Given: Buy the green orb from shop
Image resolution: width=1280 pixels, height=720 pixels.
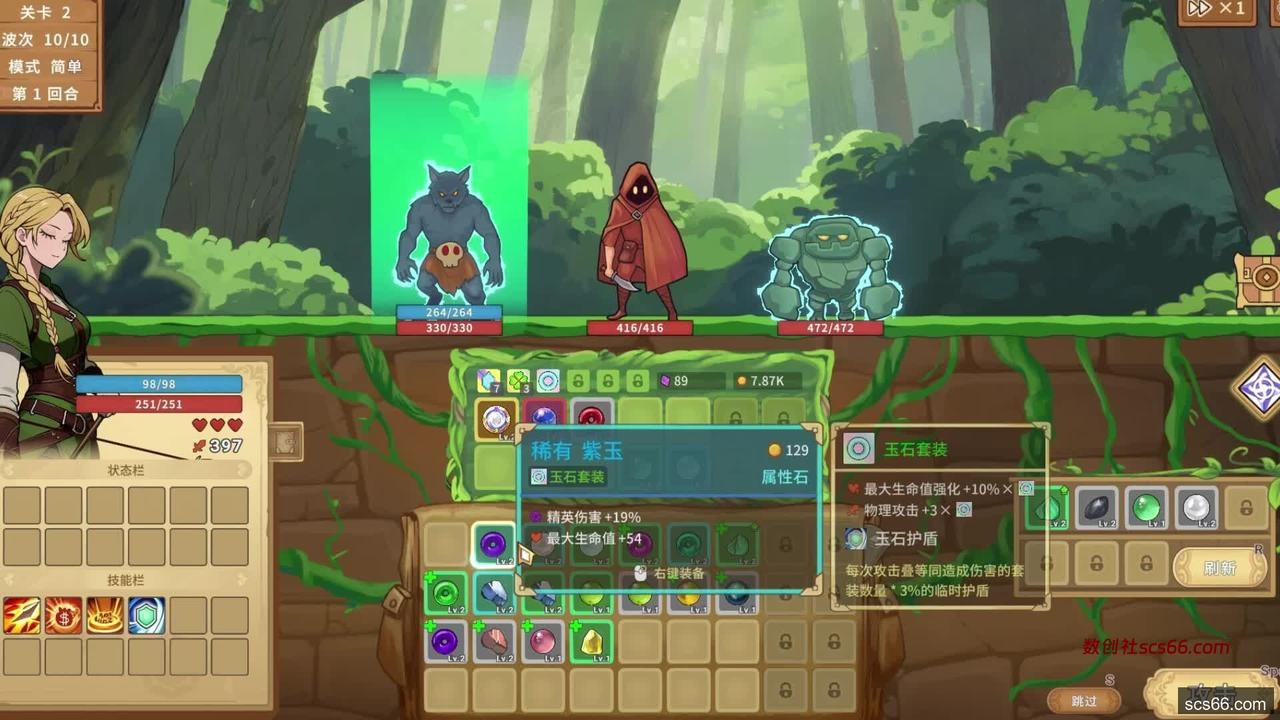Looking at the screenshot, I should pos(1146,508).
